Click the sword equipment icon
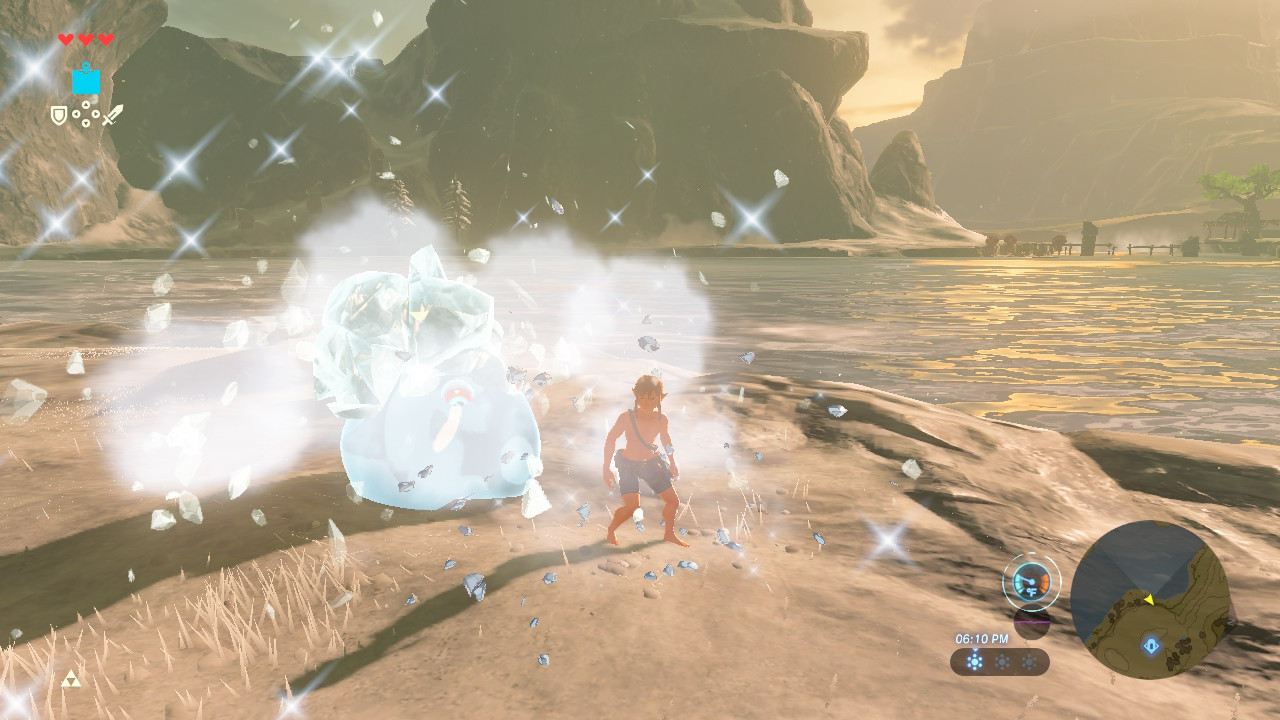This screenshot has width=1280, height=720. [112, 115]
